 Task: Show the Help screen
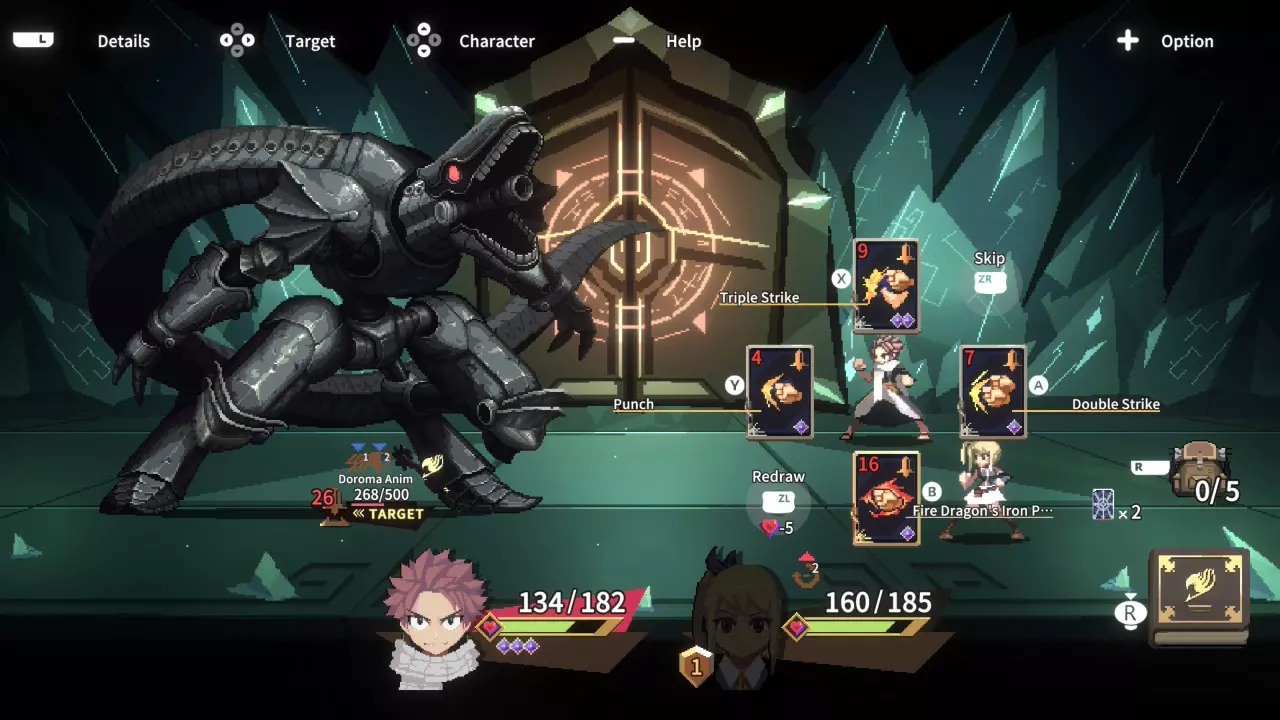[683, 41]
